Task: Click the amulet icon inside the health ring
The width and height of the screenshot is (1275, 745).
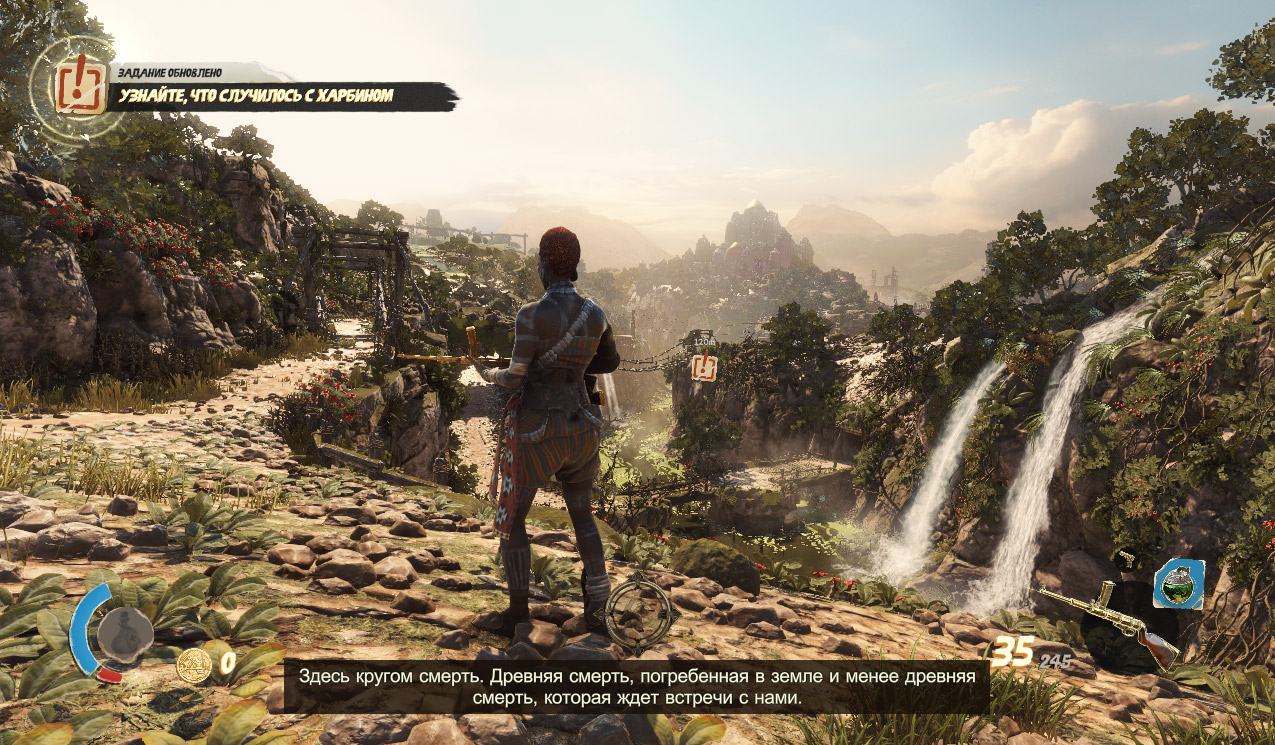Action: [x=125, y=633]
